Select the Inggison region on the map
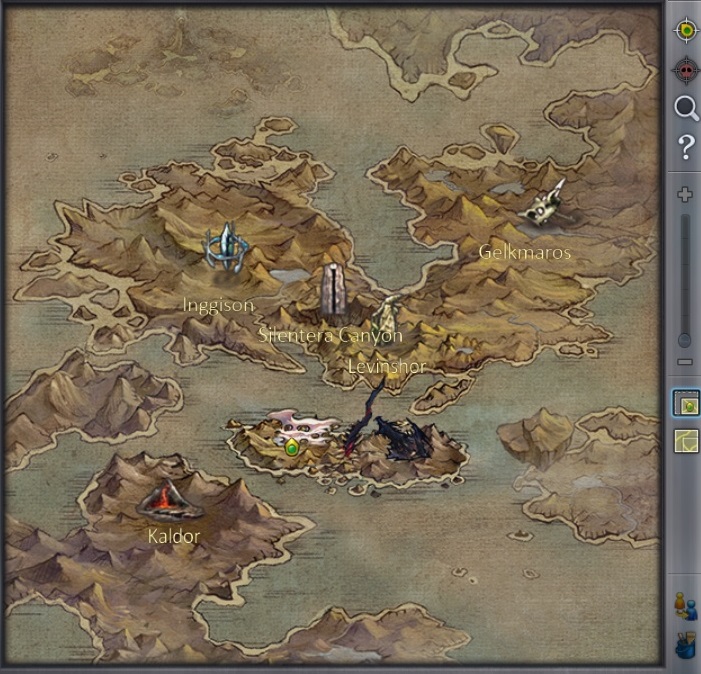The image size is (701, 674). click(x=226, y=250)
